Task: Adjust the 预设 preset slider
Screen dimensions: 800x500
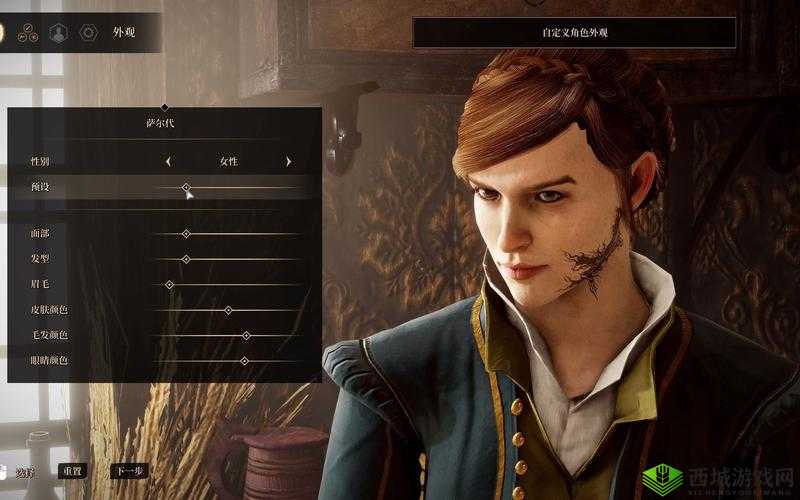Action: [186, 187]
